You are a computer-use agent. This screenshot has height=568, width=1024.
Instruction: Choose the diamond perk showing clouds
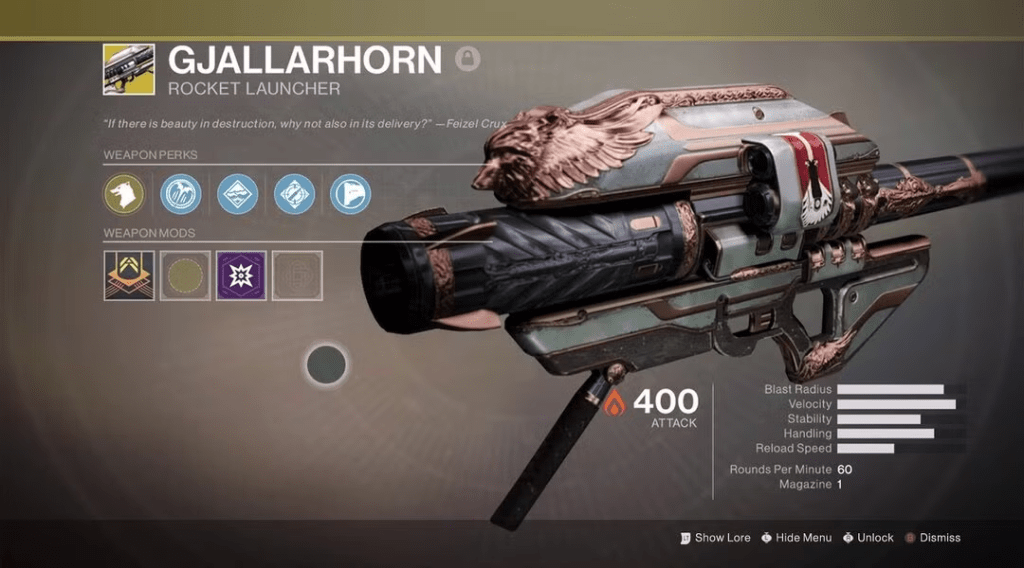coord(238,194)
